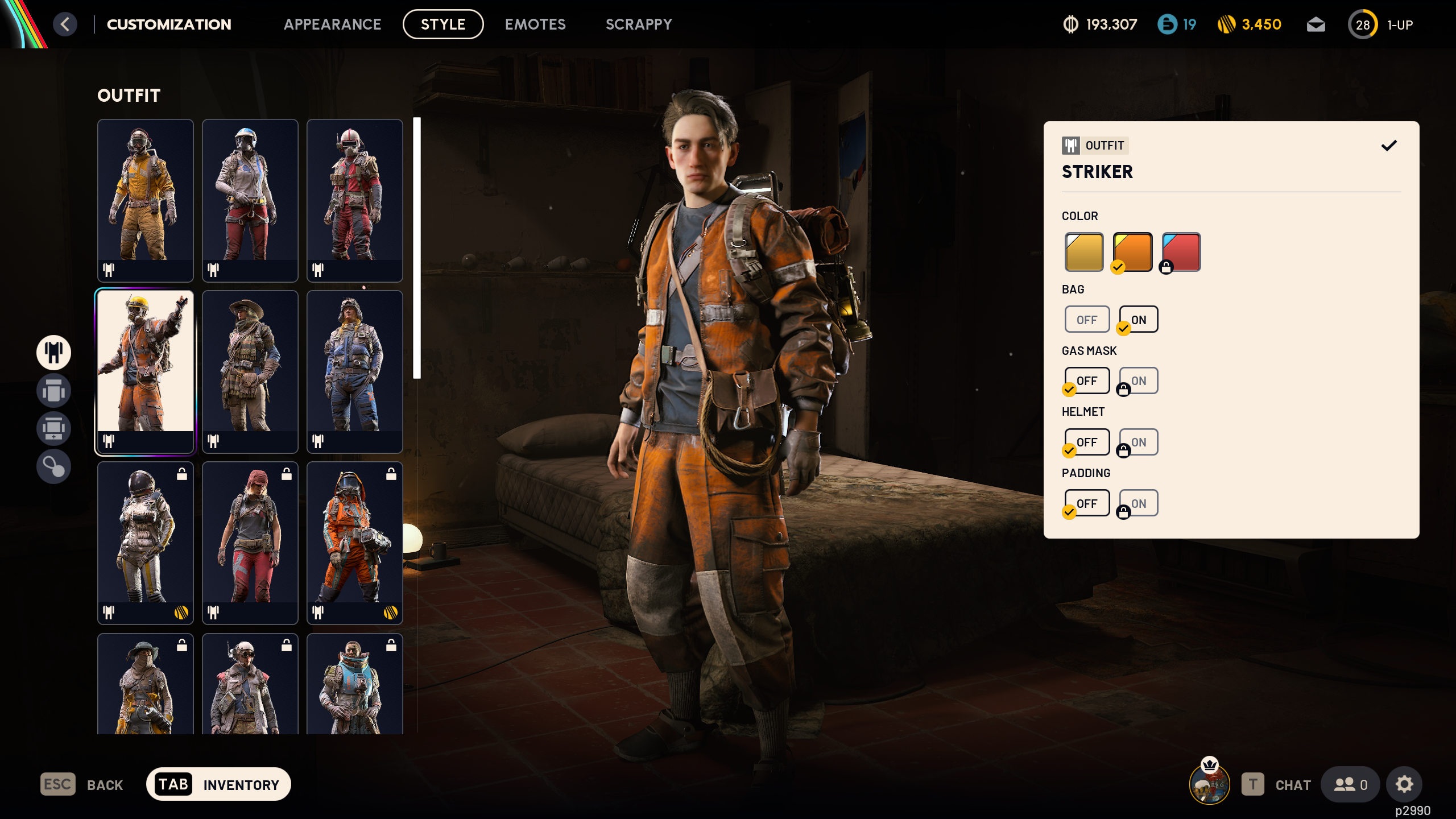1456x819 pixels.
Task: Select the Scrappy tab
Action: (639, 24)
